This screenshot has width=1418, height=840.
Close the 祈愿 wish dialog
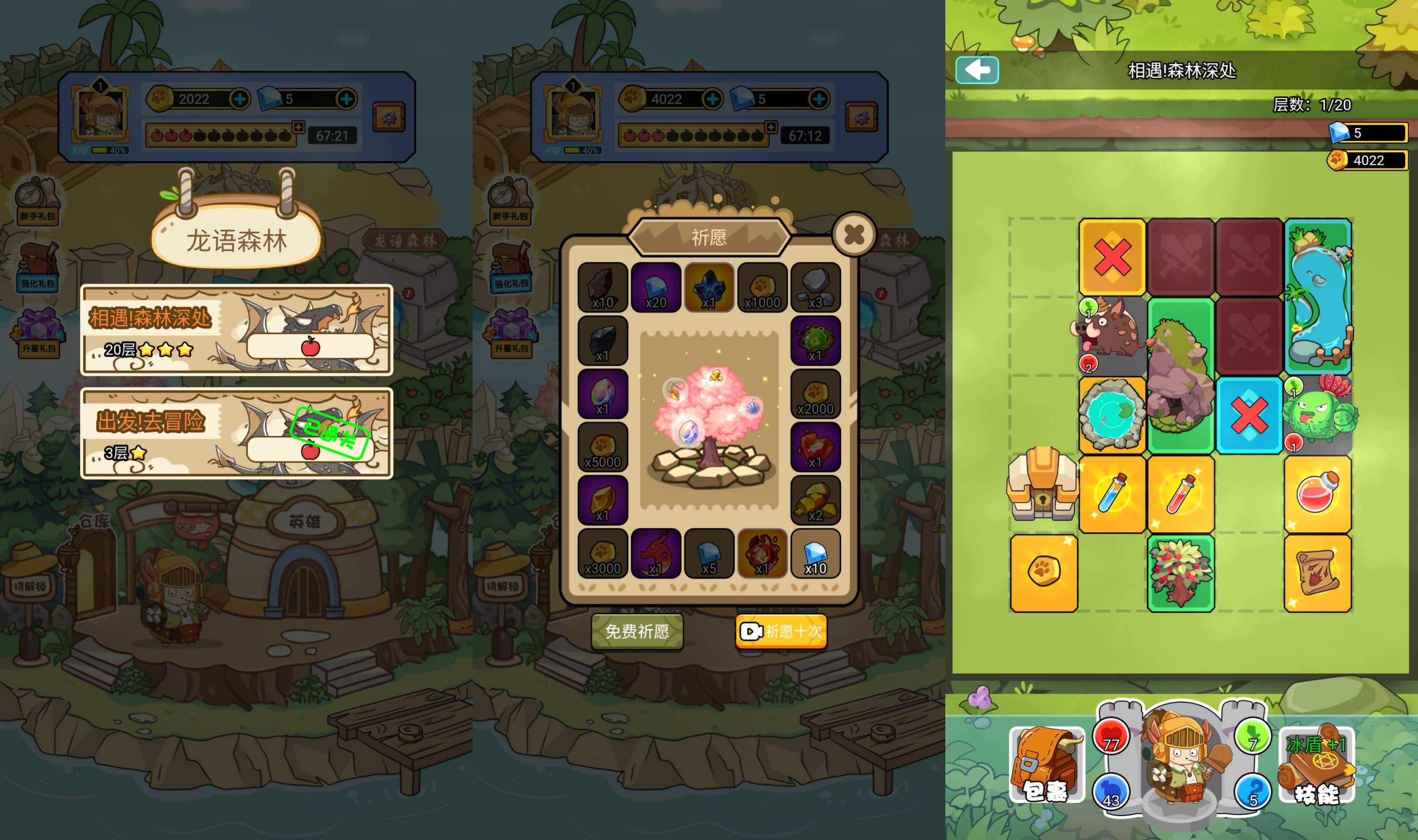853,235
